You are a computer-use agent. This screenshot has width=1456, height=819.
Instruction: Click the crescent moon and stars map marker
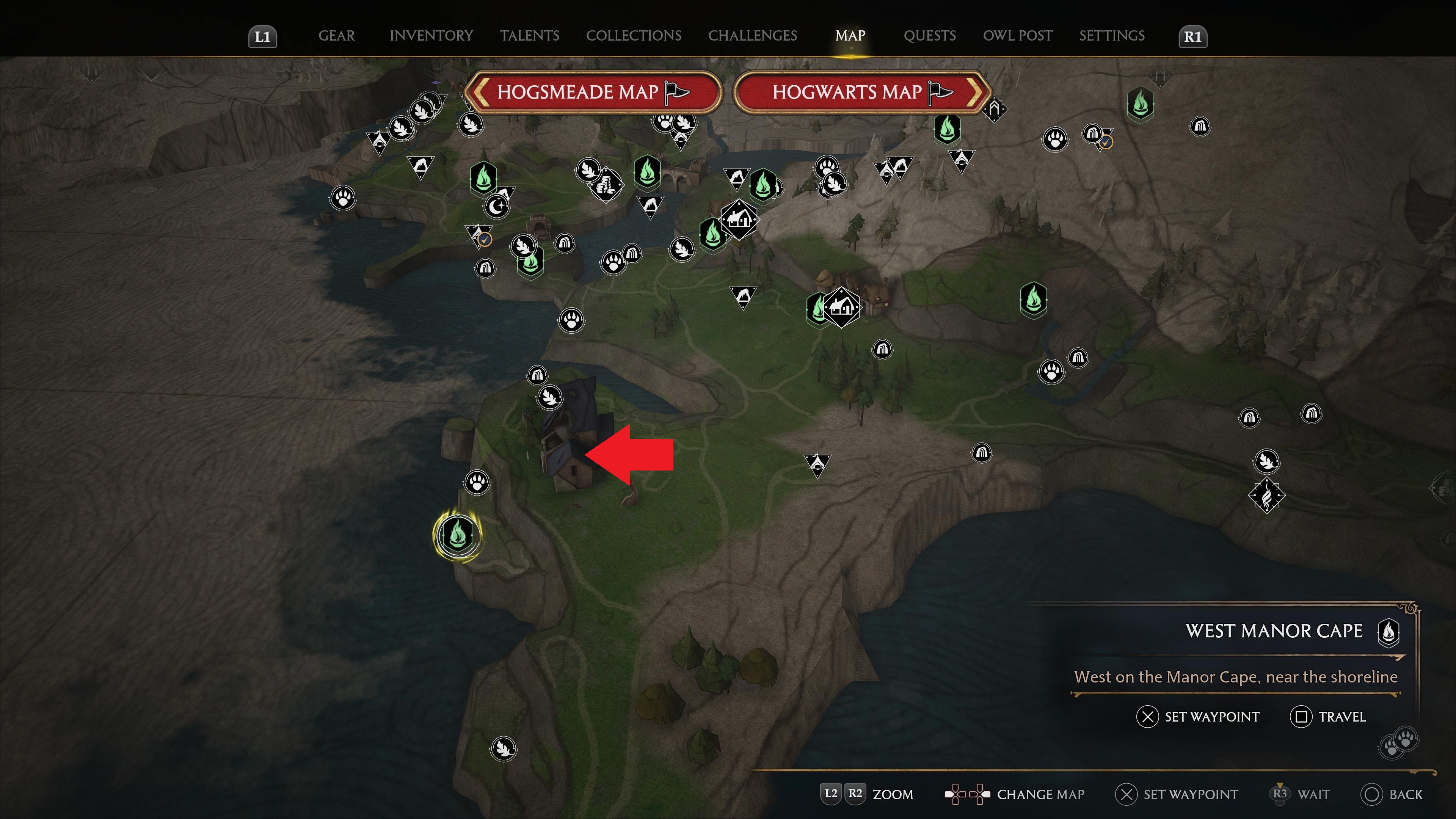pyautogui.click(x=496, y=206)
